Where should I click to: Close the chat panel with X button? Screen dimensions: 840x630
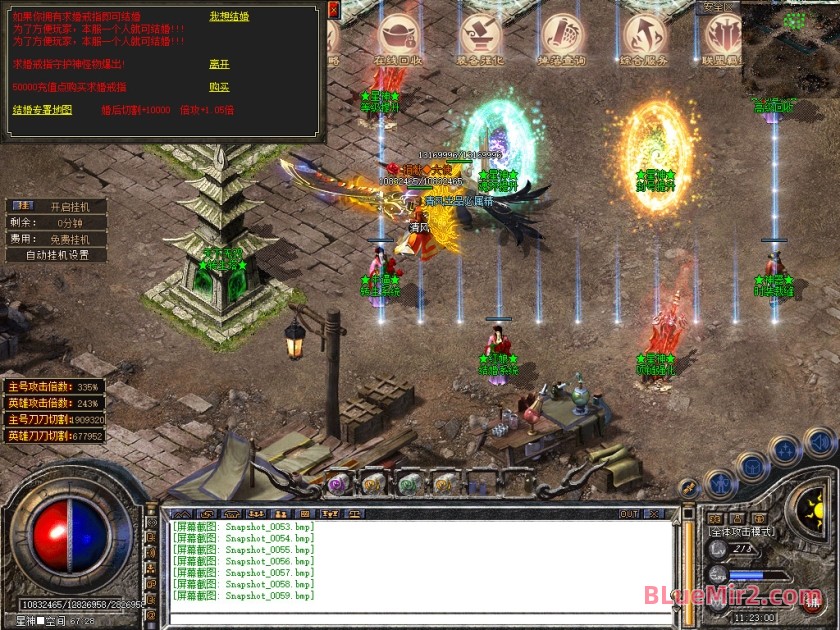click(655, 514)
